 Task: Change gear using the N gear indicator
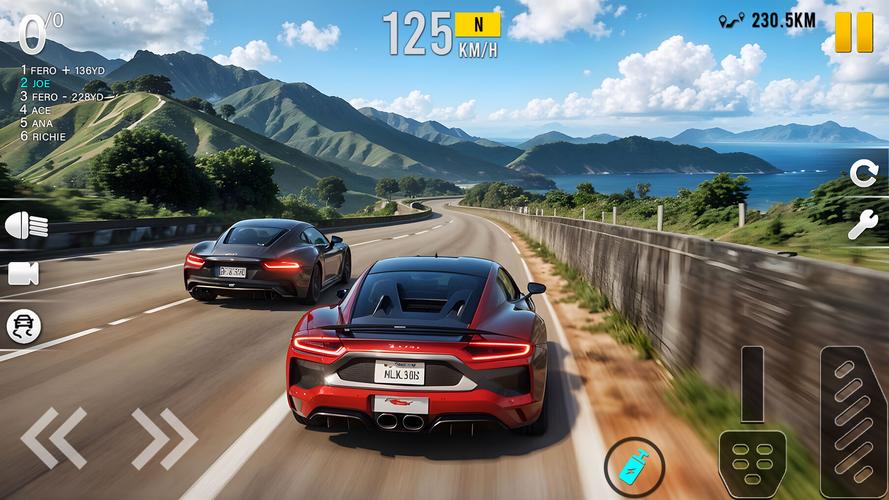(x=477, y=24)
